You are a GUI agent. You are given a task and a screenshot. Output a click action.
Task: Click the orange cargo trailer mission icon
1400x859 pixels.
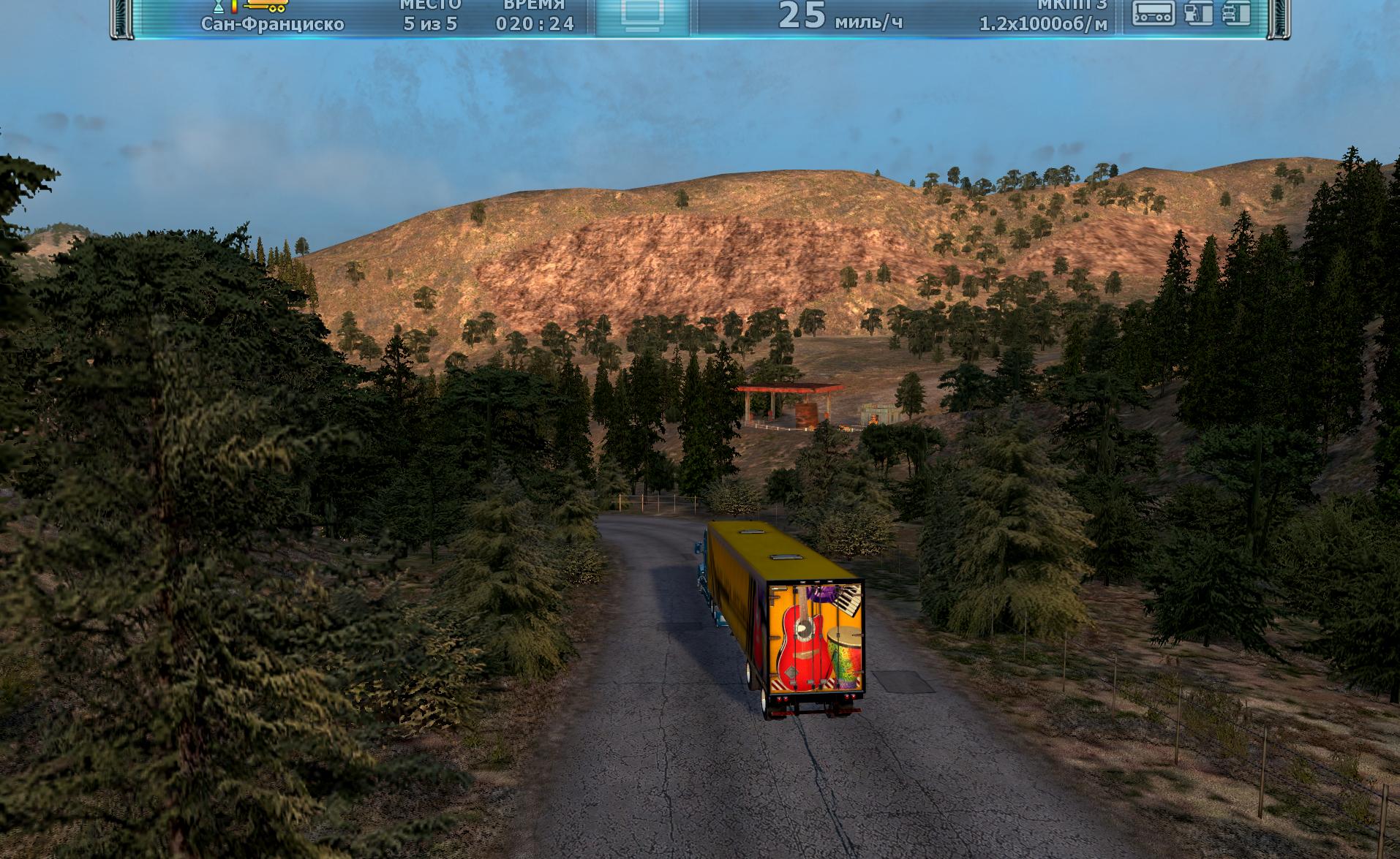(x=266, y=6)
